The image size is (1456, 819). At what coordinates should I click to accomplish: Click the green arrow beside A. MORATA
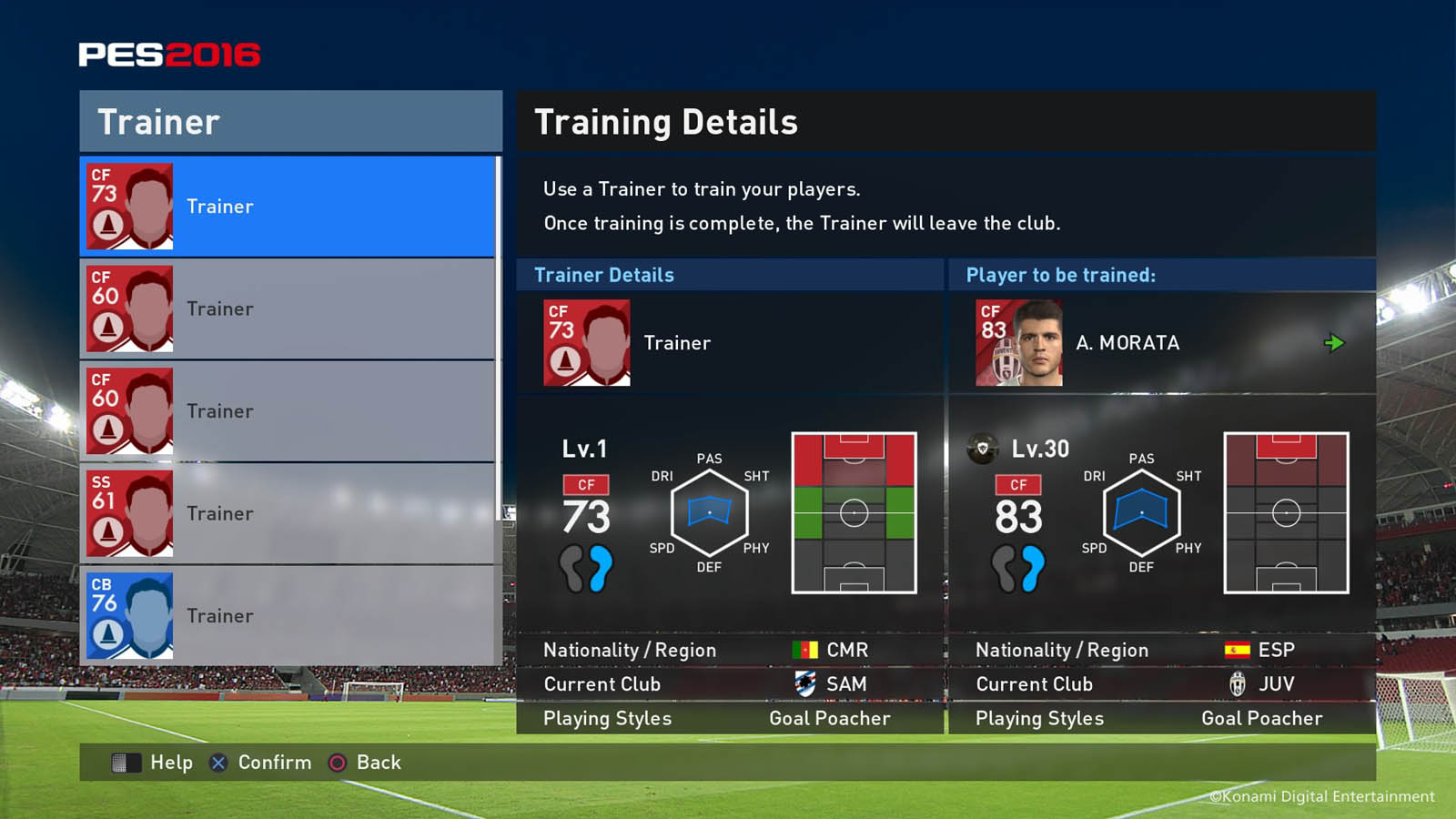coord(1336,342)
